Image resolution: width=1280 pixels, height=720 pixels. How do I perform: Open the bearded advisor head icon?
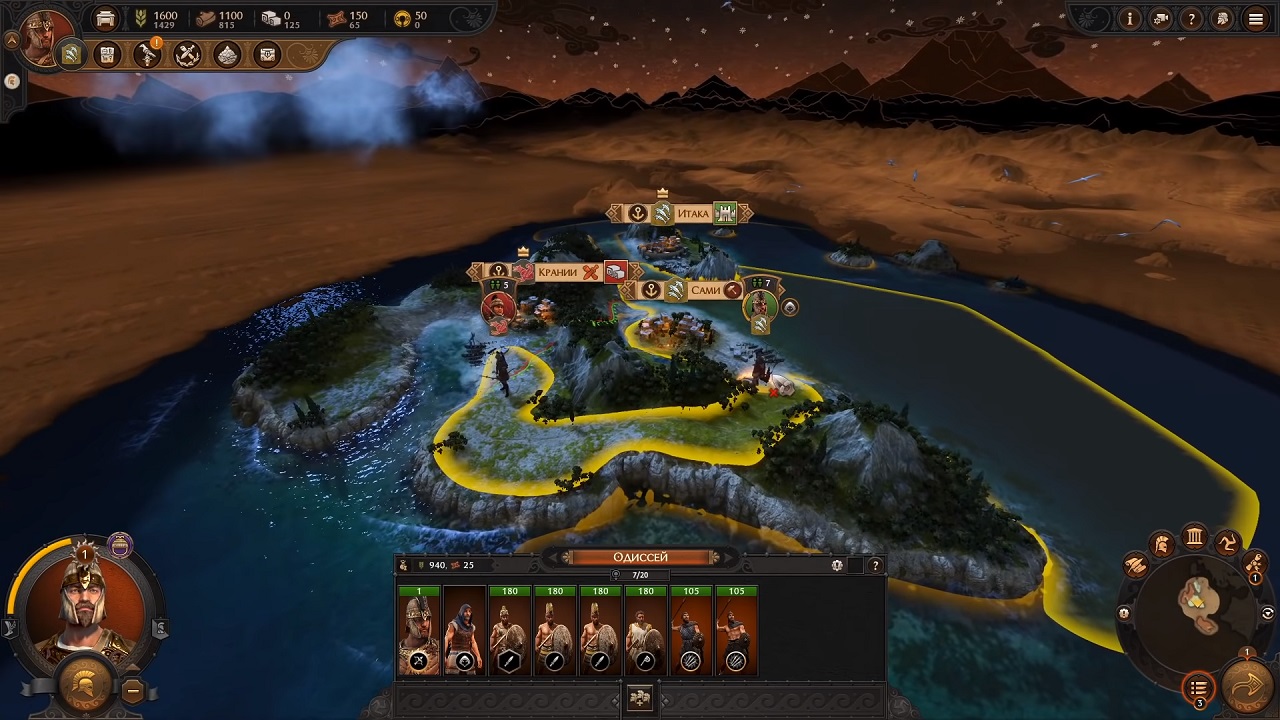click(x=1222, y=18)
